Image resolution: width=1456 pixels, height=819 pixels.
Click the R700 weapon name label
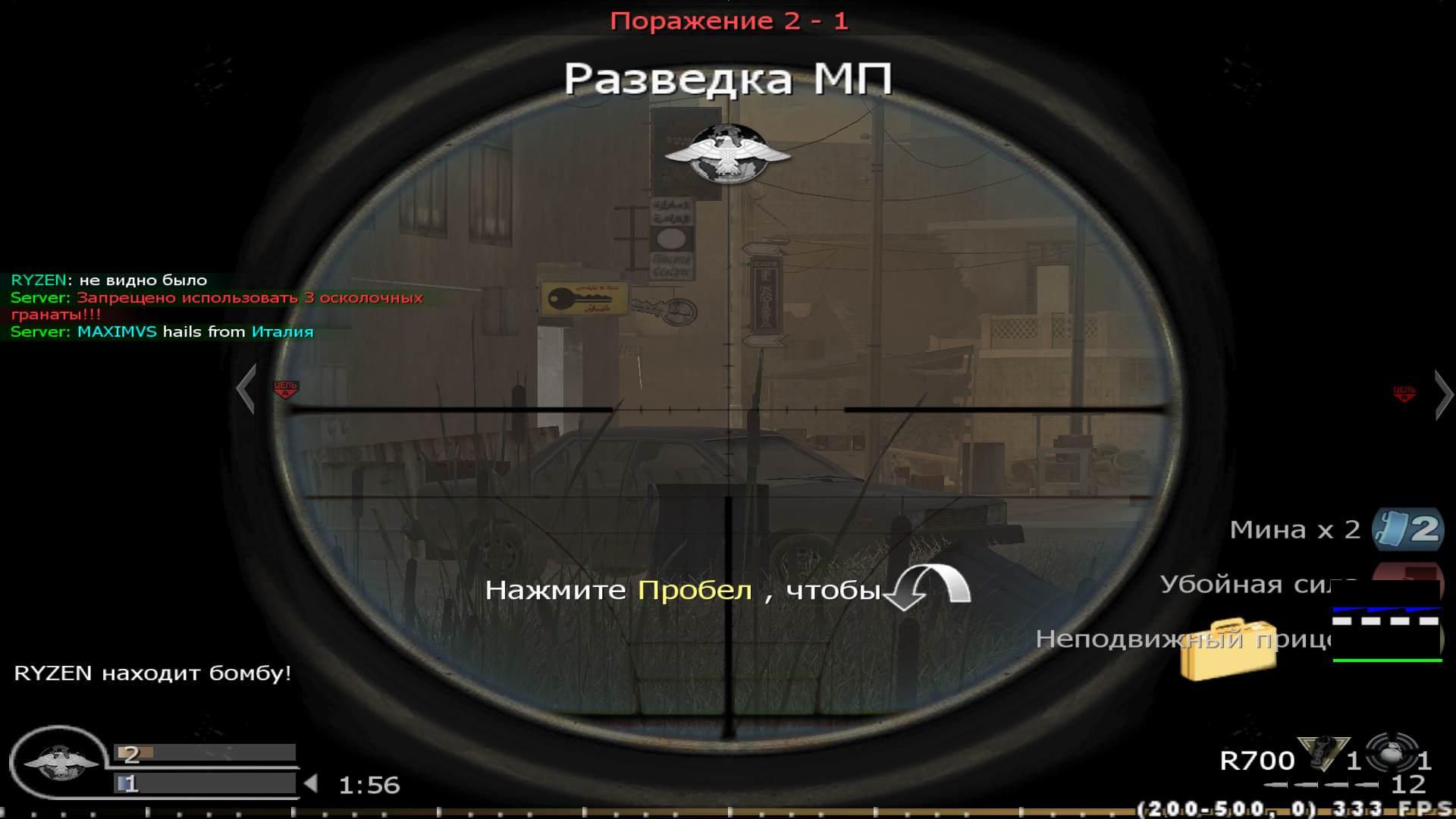1259,759
